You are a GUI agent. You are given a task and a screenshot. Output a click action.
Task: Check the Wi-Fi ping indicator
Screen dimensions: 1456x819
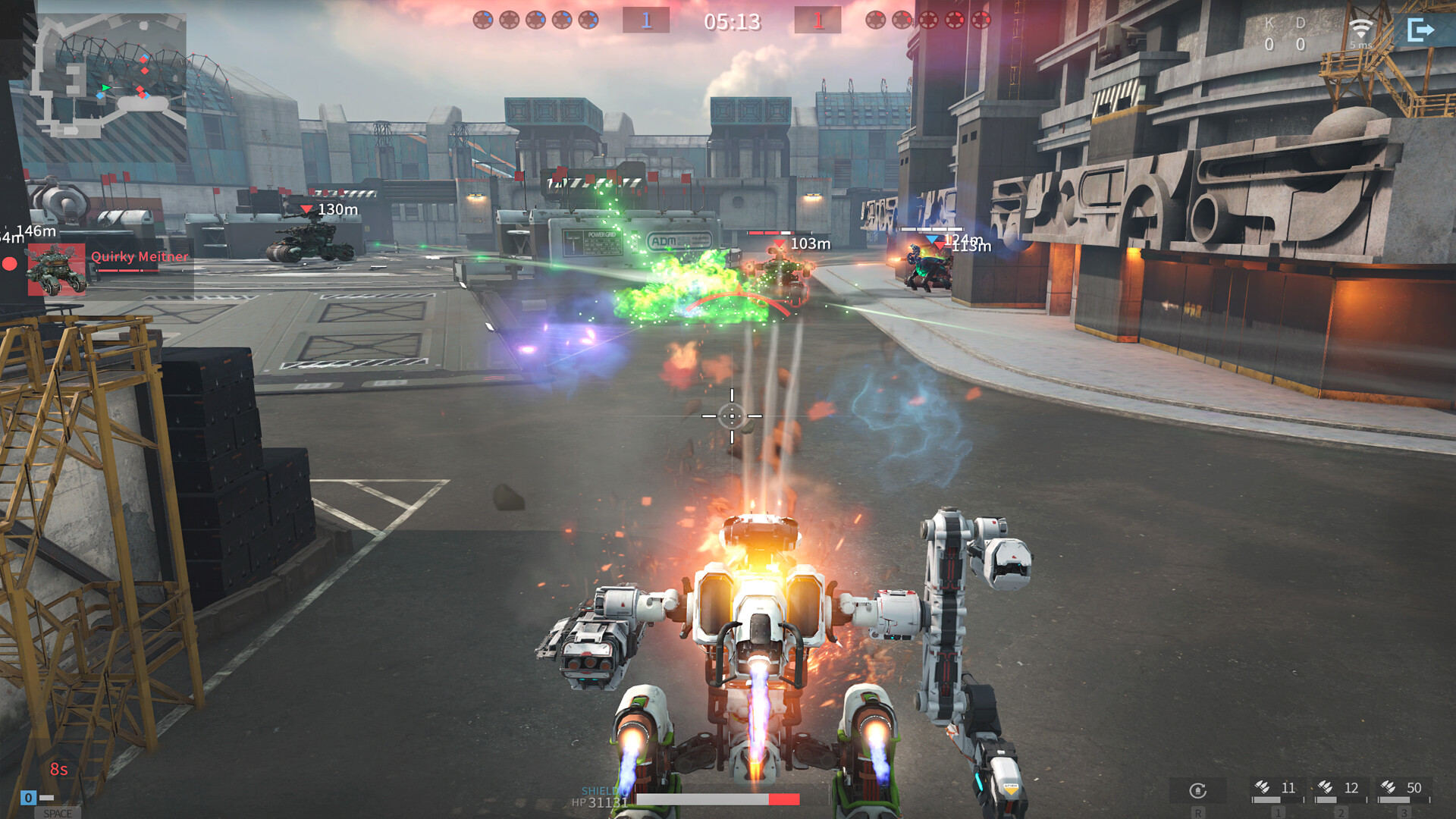(1361, 32)
